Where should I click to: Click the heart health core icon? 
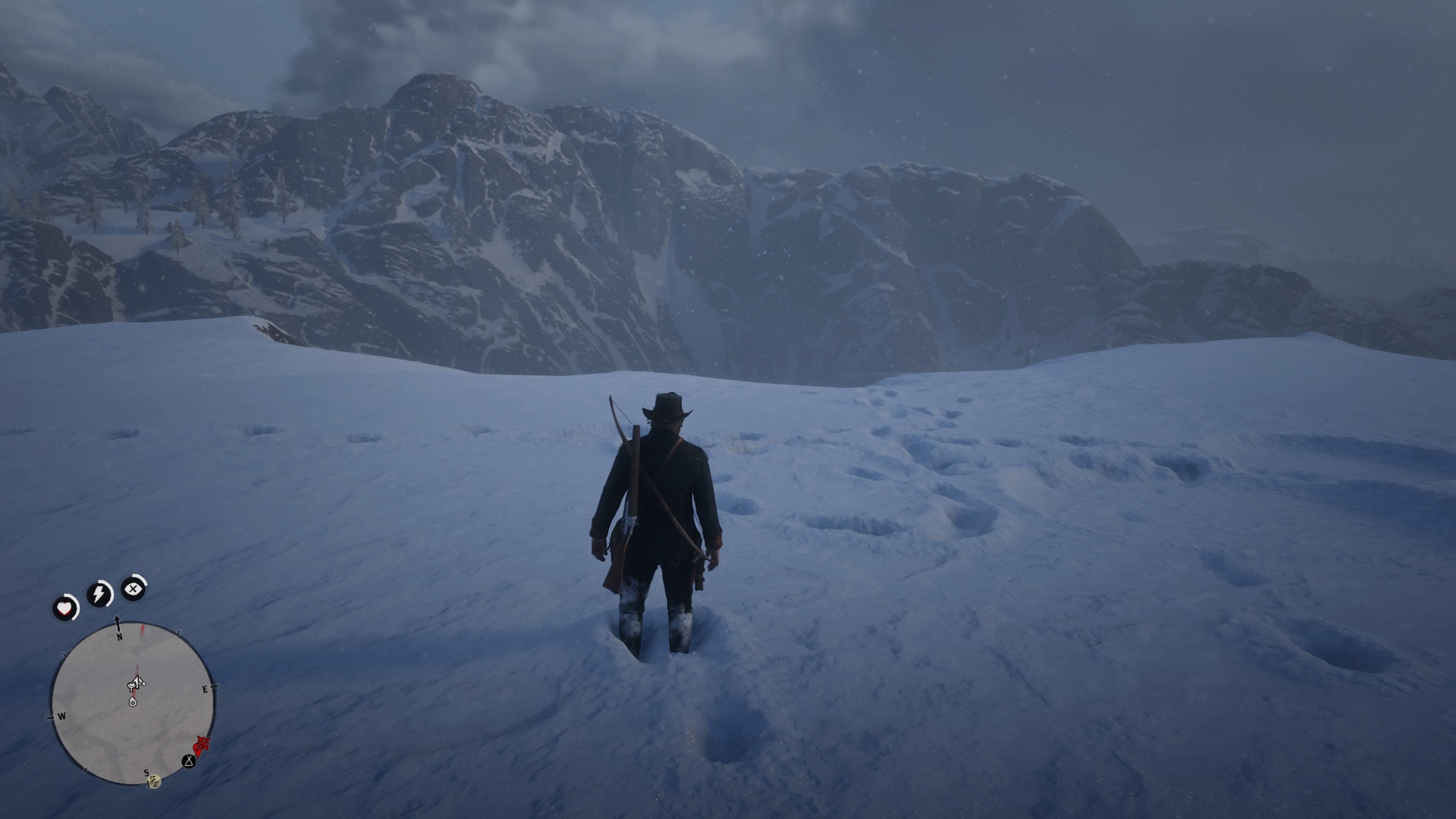pos(65,608)
